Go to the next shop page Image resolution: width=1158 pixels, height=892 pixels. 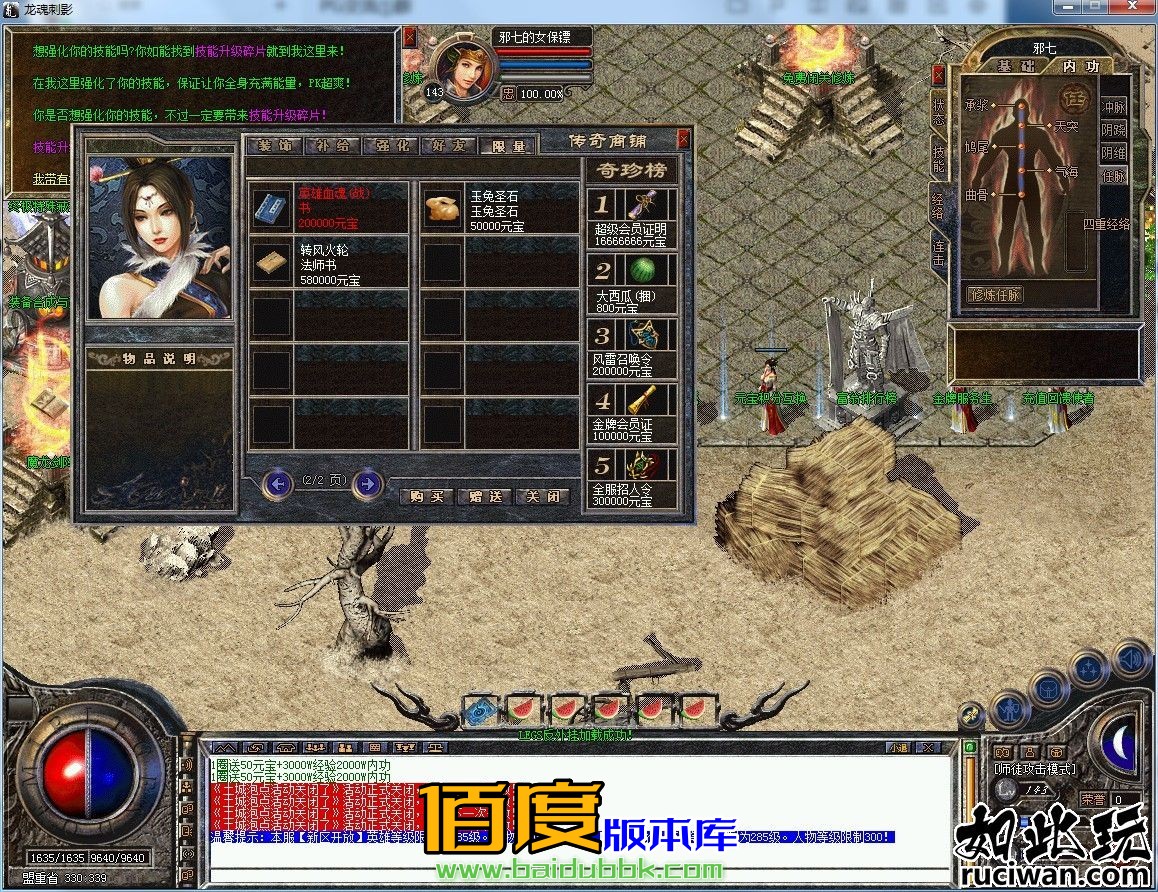(368, 485)
